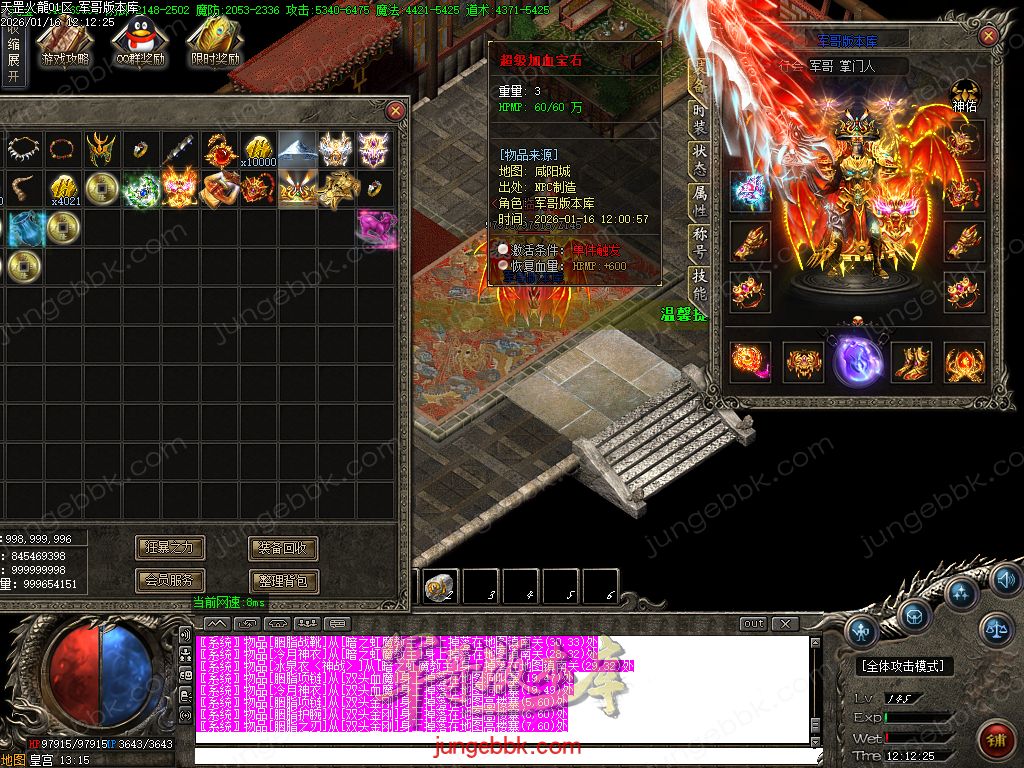Switch to the 时装 fashion tab

coord(699,118)
